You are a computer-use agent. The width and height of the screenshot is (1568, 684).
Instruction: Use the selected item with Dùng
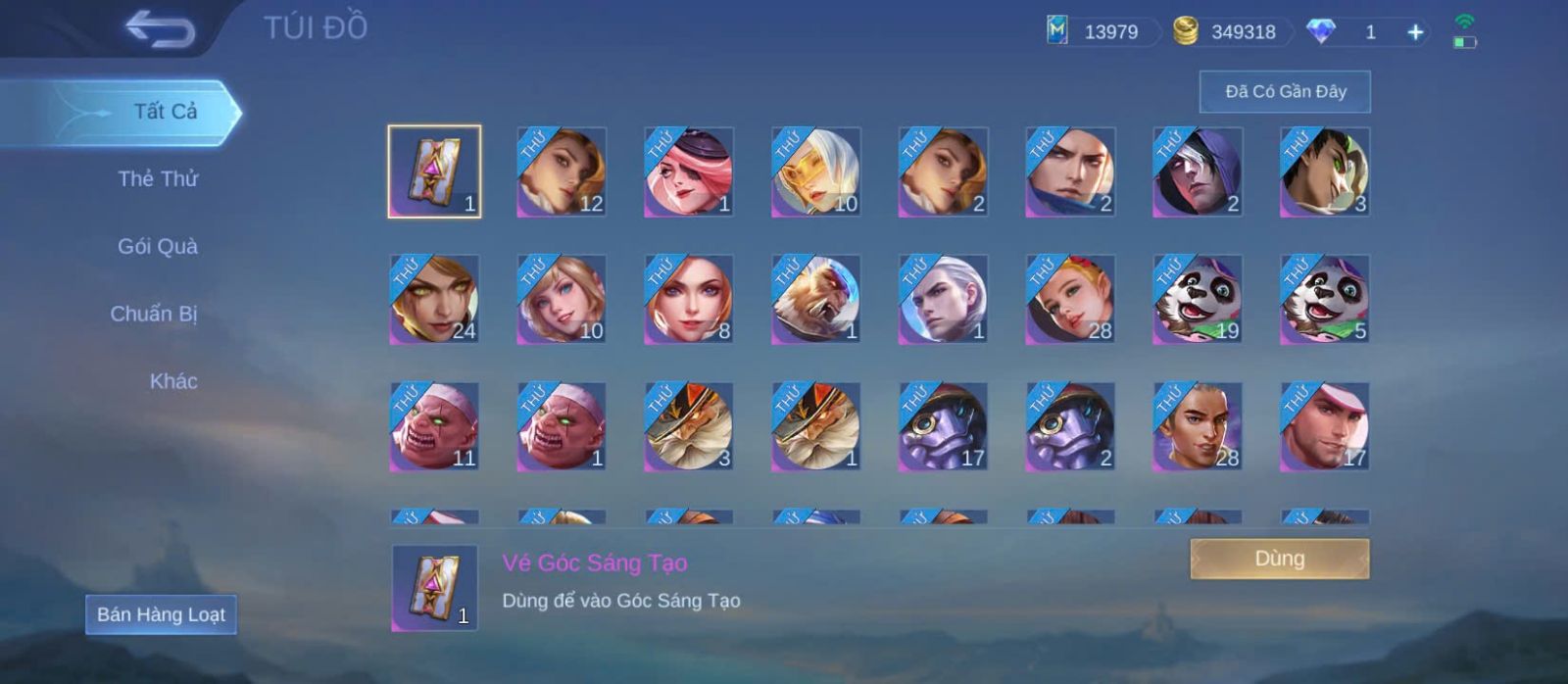1279,559
